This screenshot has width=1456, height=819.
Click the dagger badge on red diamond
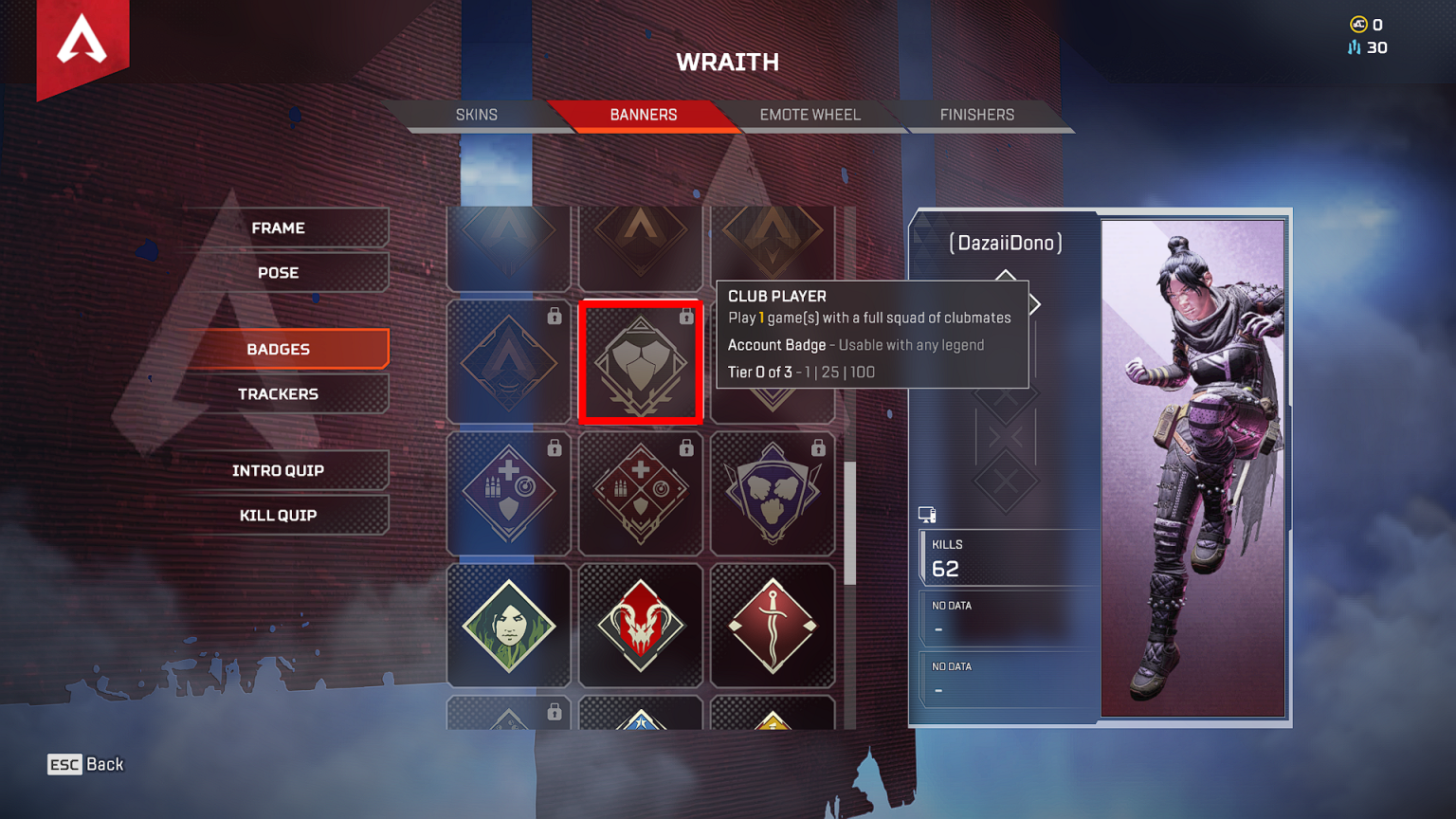click(x=773, y=626)
